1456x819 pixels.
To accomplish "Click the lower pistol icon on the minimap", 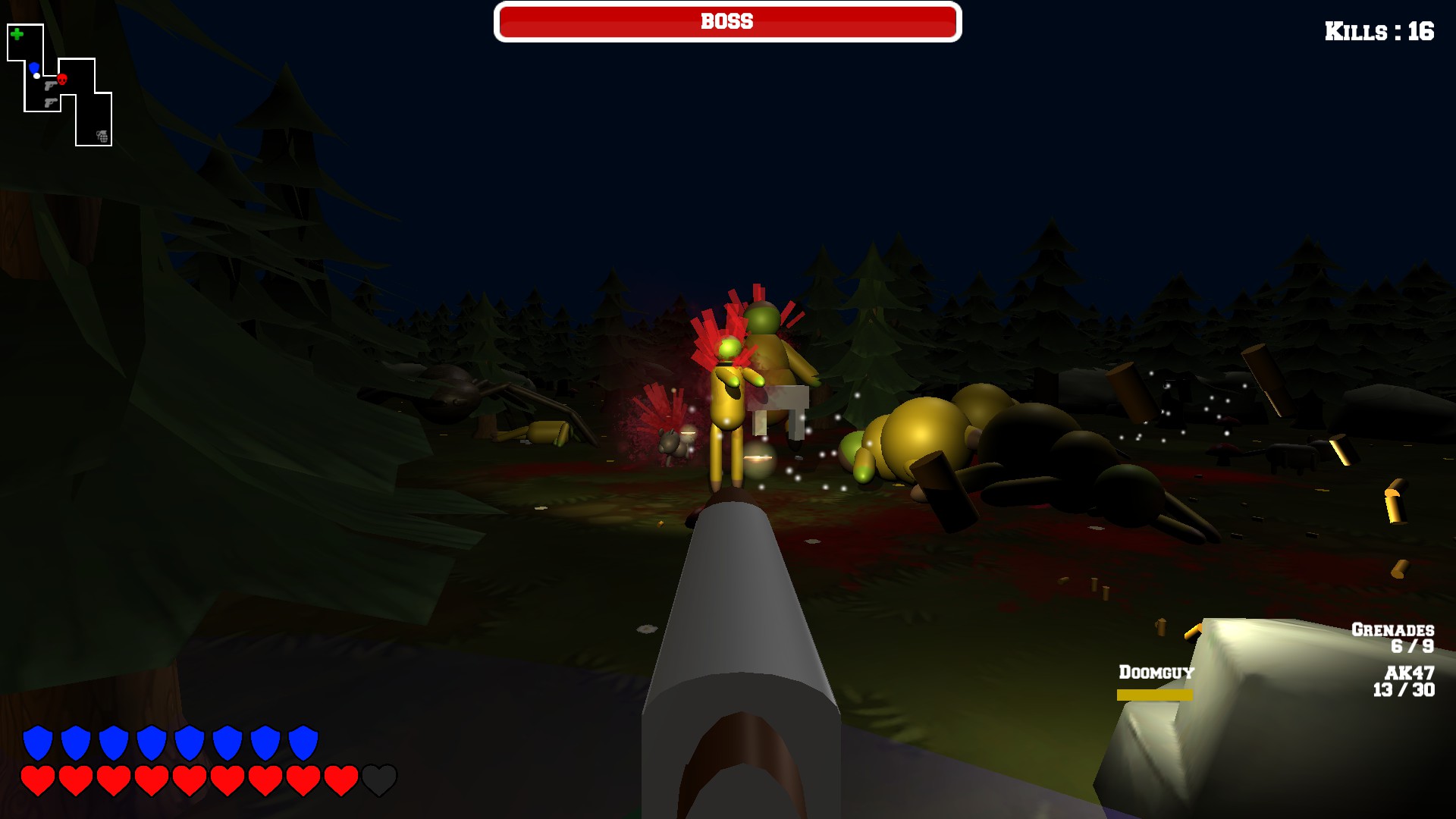I will tap(51, 103).
